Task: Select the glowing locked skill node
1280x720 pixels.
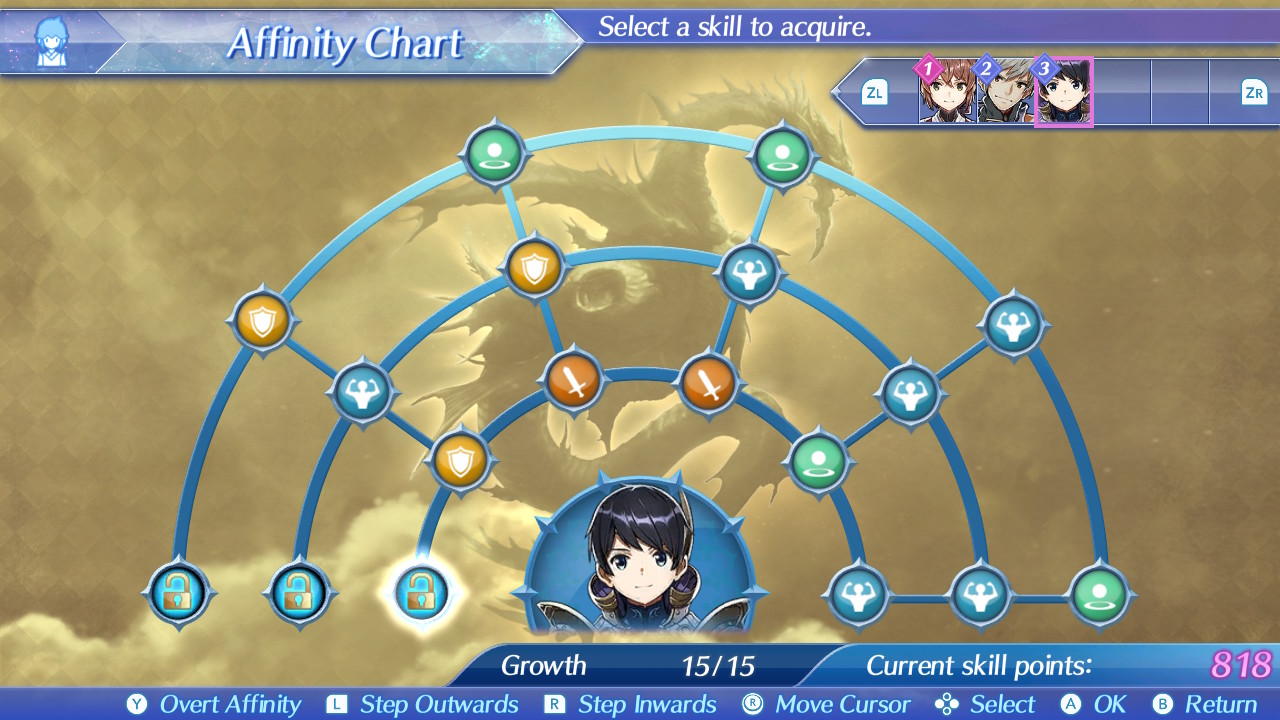Action: pos(421,593)
